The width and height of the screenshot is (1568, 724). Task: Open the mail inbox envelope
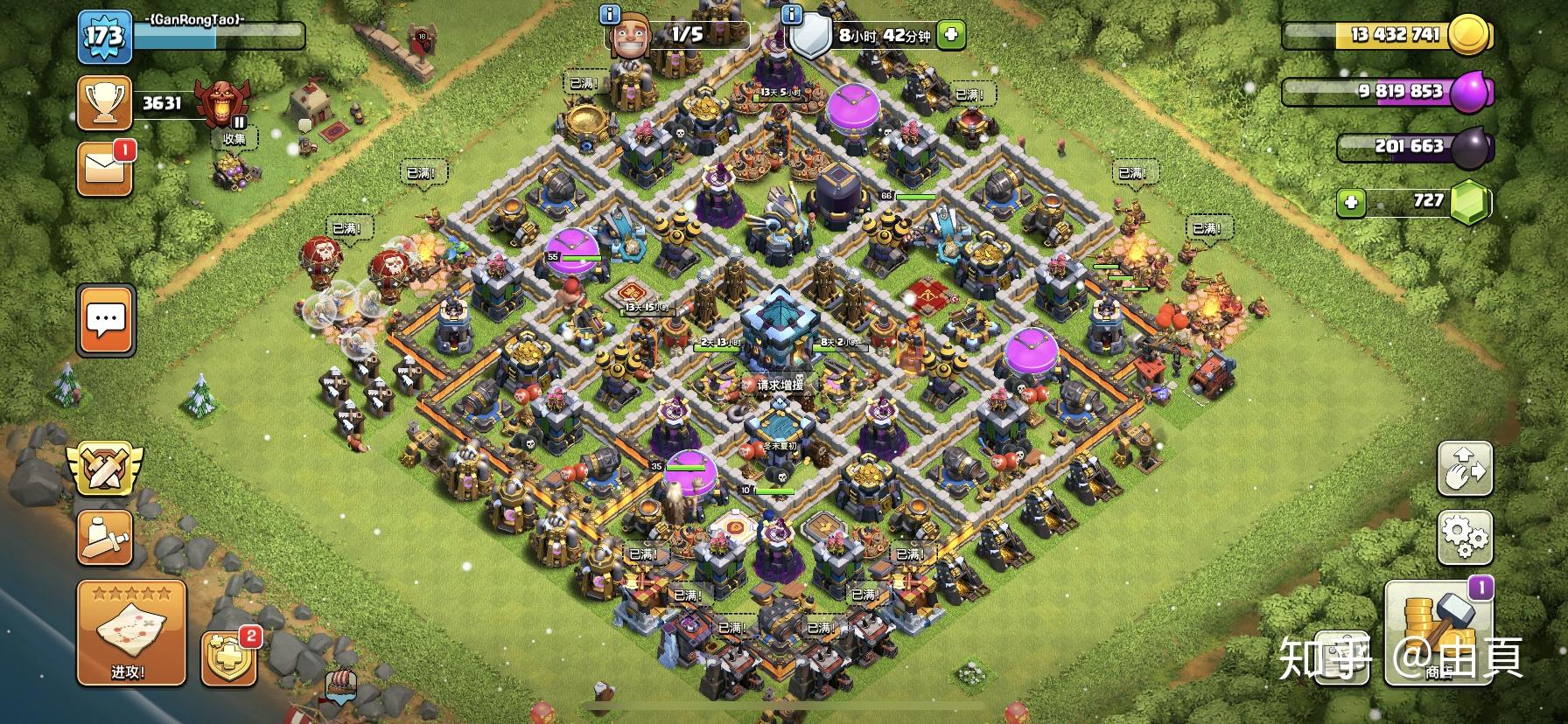105,168
